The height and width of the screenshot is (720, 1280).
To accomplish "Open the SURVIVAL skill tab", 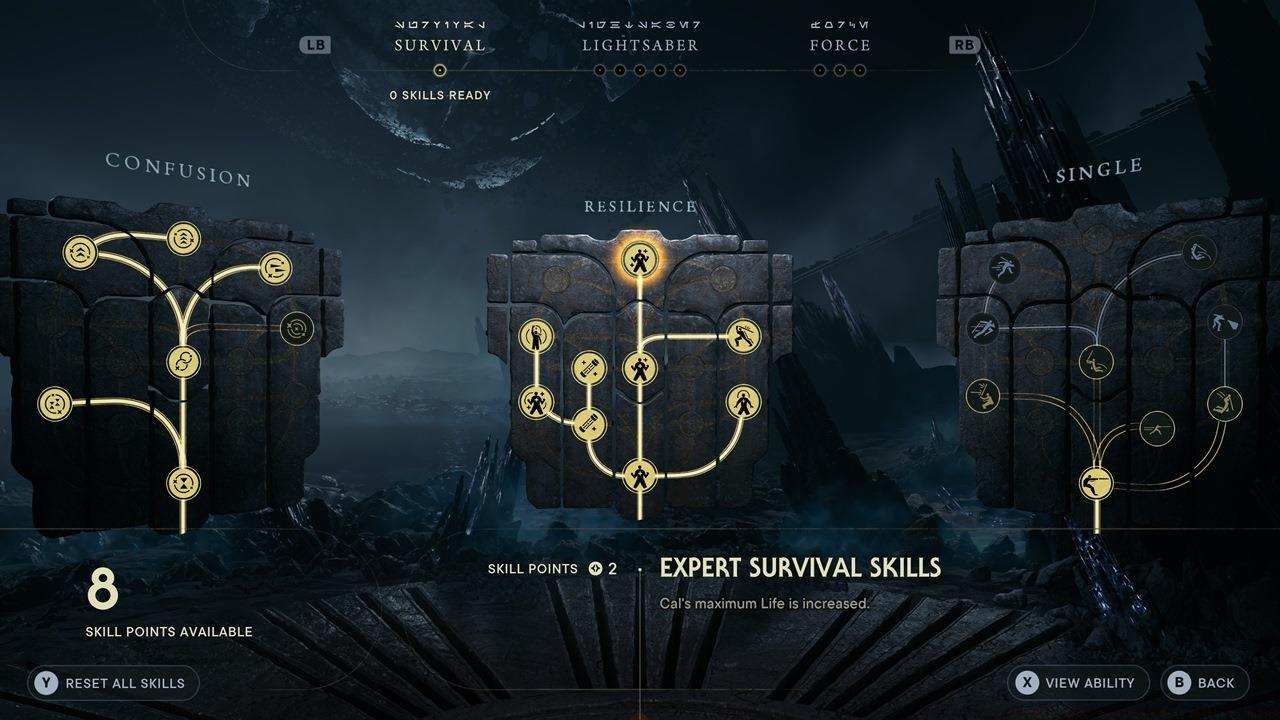I will [441, 44].
